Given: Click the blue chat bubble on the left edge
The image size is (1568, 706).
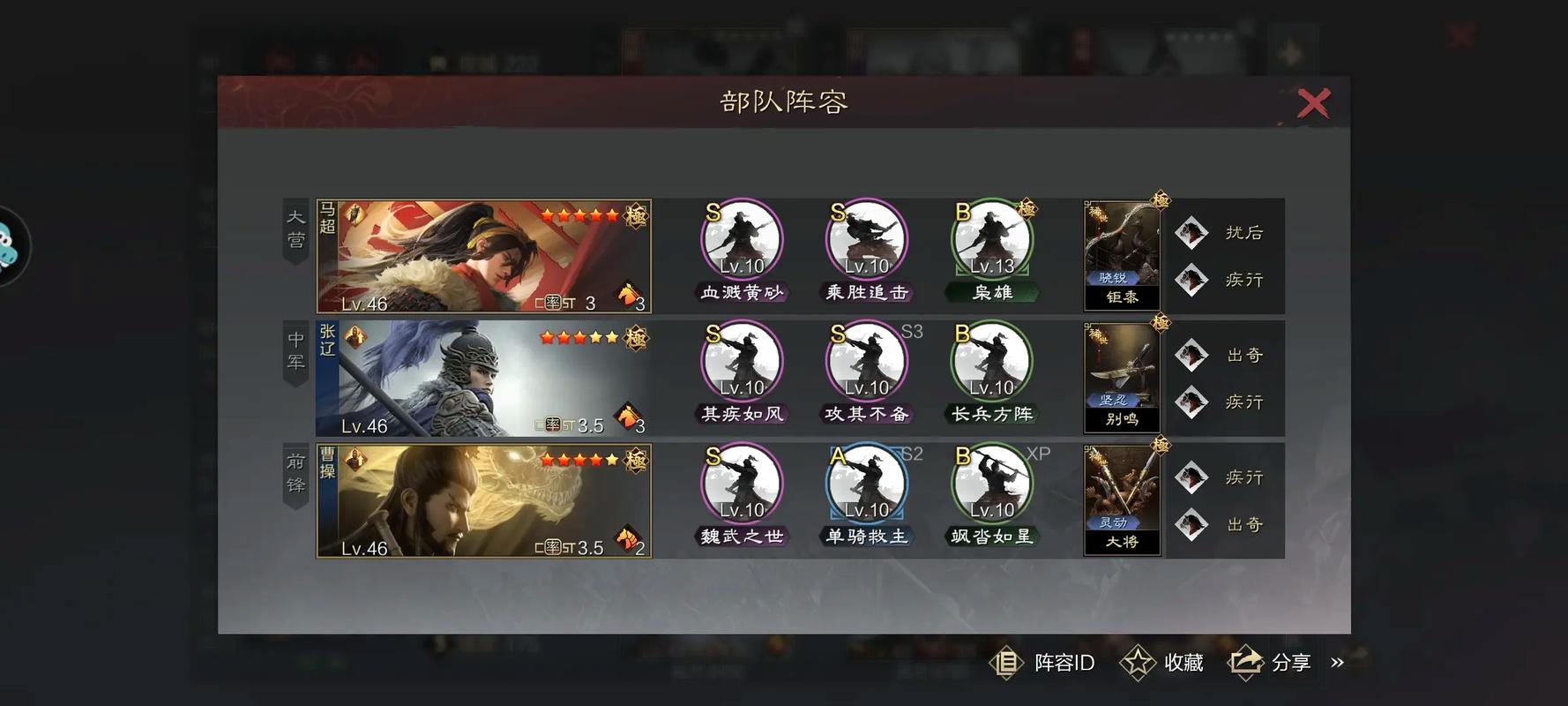Looking at the screenshot, I should pos(9,248).
